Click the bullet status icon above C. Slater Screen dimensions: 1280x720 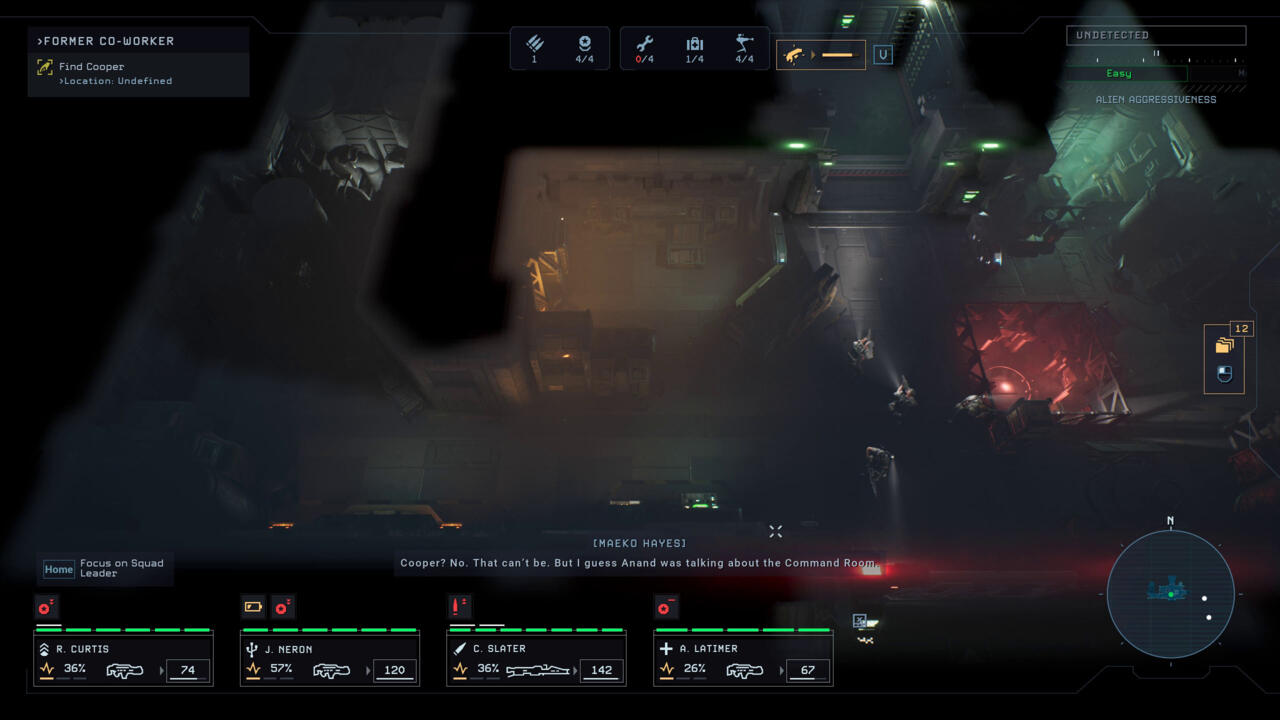[x=460, y=607]
